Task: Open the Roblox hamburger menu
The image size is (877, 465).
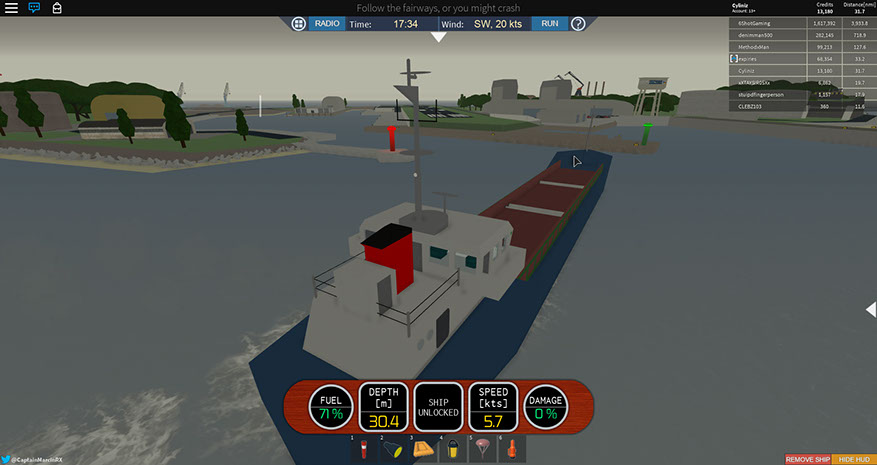Action: point(11,7)
